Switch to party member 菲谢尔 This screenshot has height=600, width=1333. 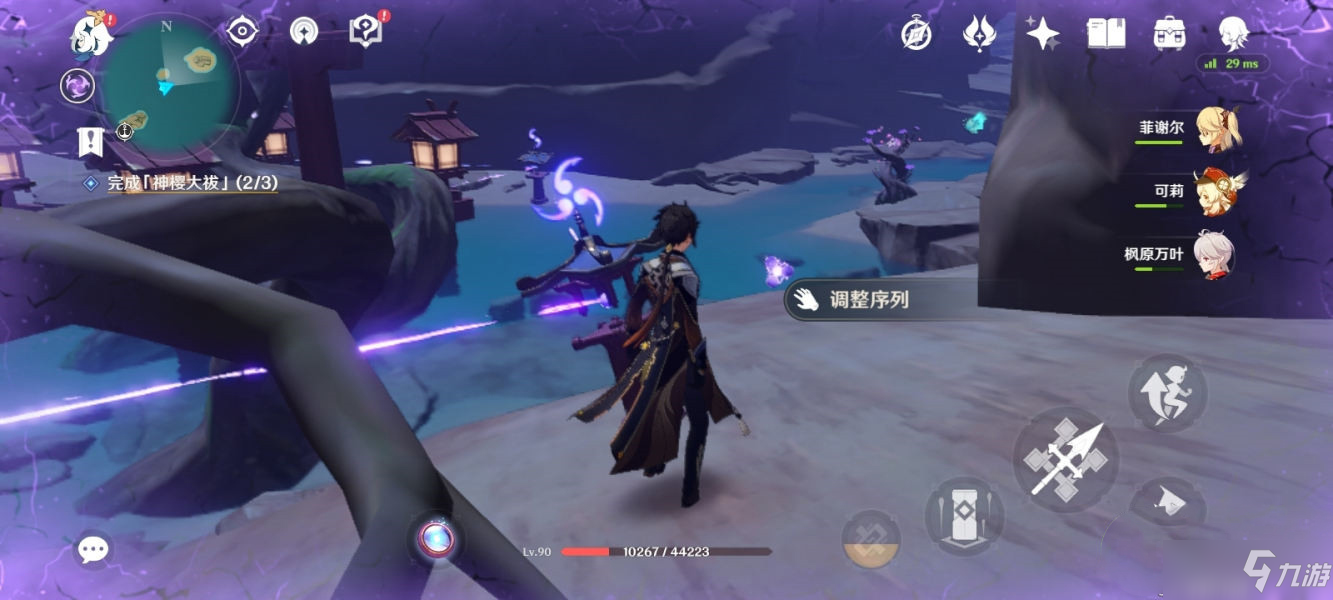tap(1216, 130)
